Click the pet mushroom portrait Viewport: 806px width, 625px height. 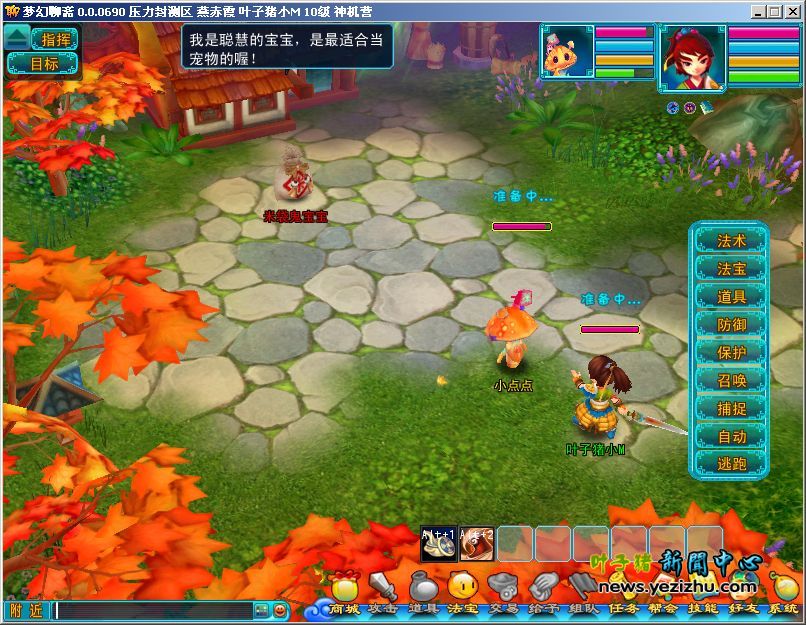tap(567, 52)
